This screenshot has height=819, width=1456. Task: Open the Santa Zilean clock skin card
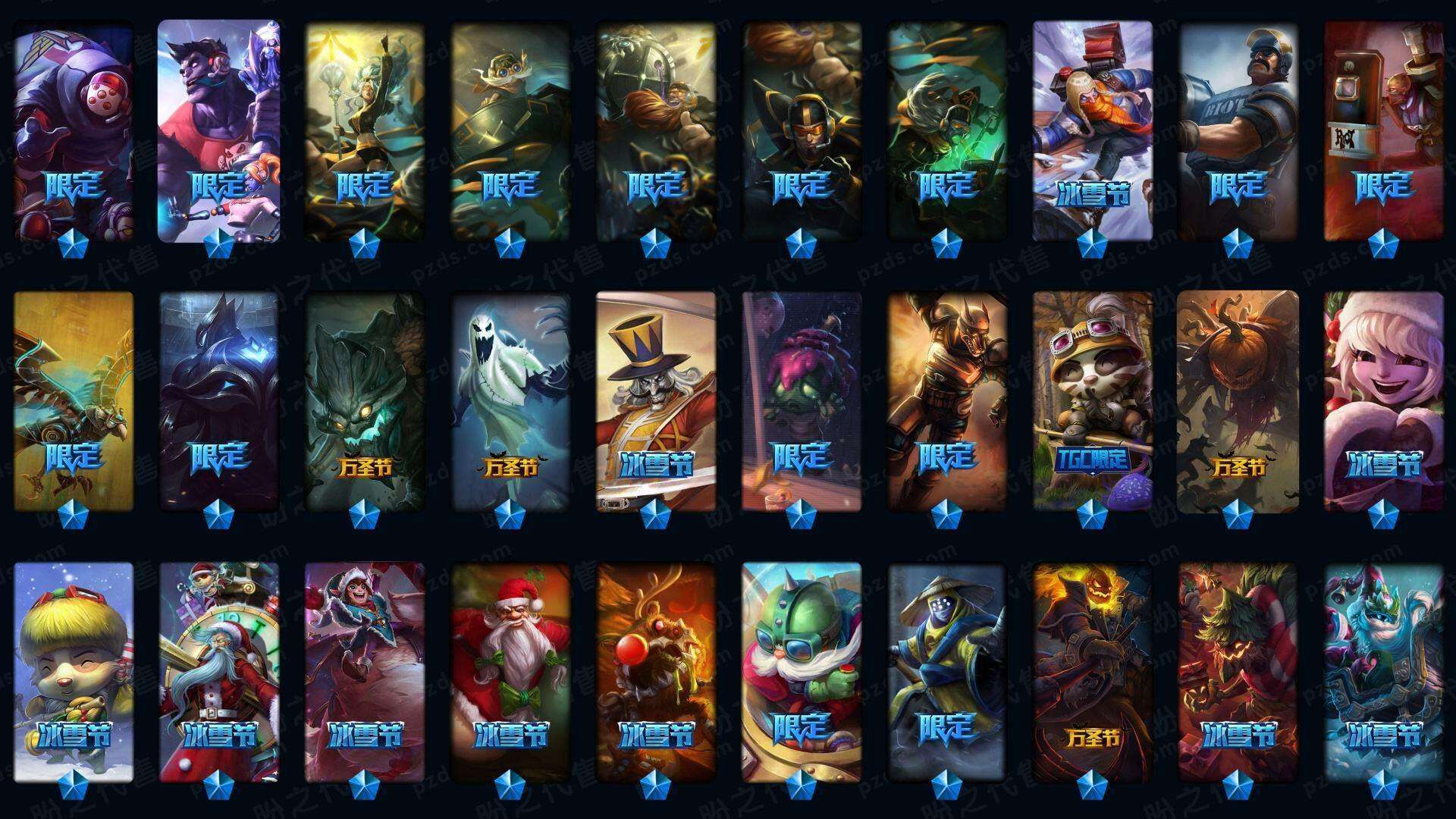click(218, 671)
